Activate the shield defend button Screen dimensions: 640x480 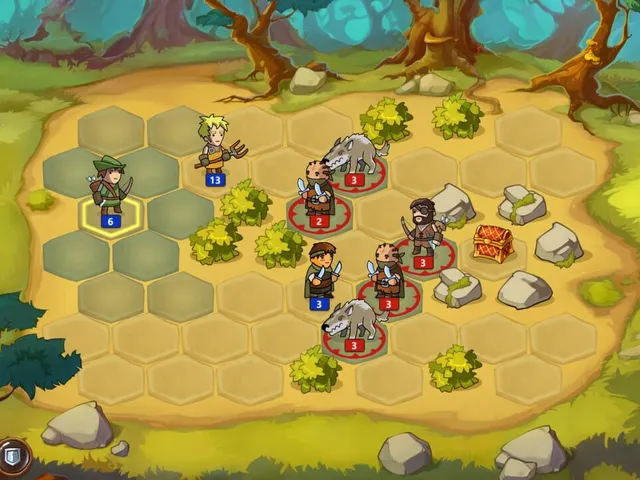click(12, 456)
